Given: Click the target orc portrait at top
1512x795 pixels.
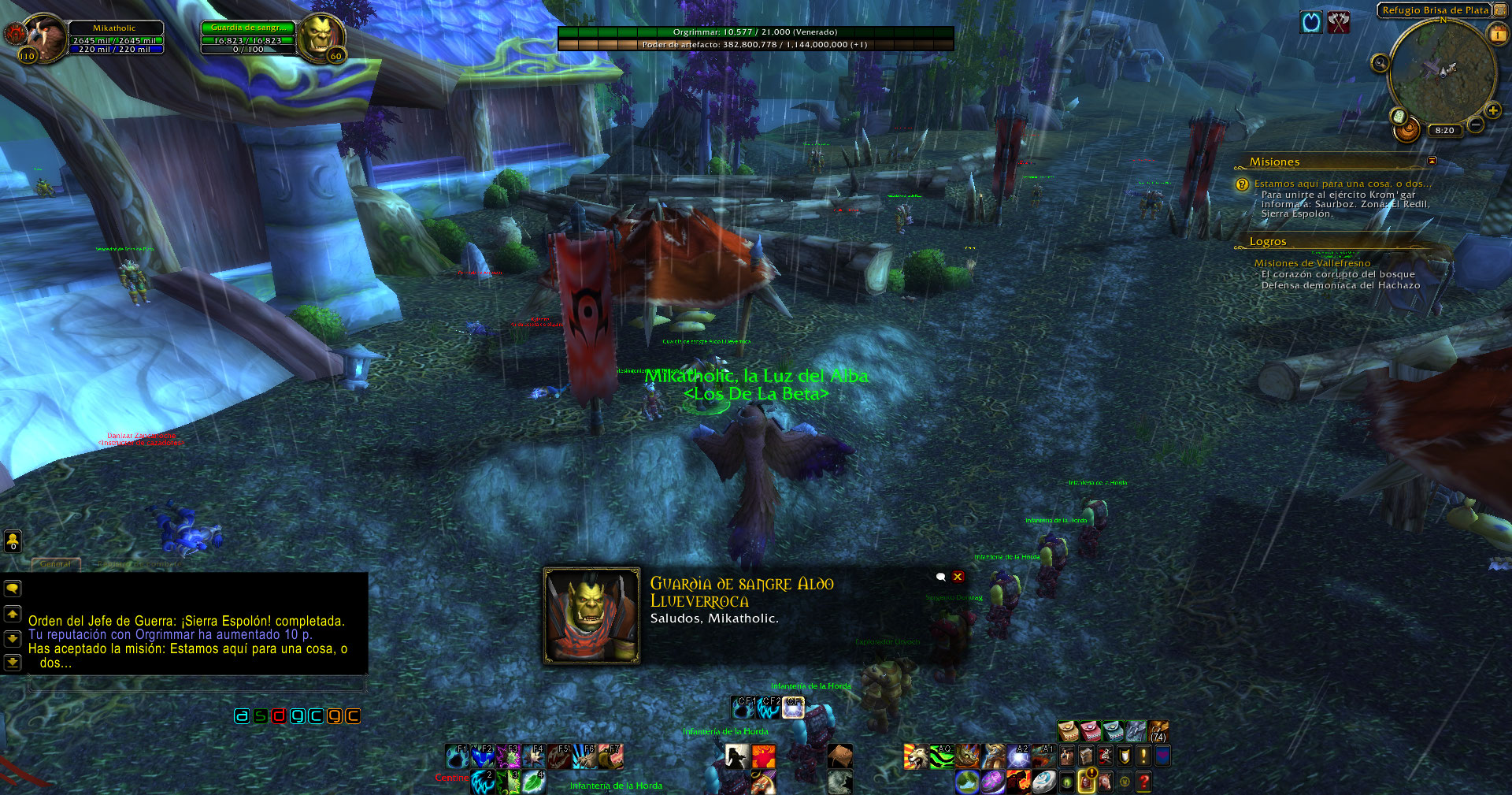Looking at the screenshot, I should tap(321, 36).
